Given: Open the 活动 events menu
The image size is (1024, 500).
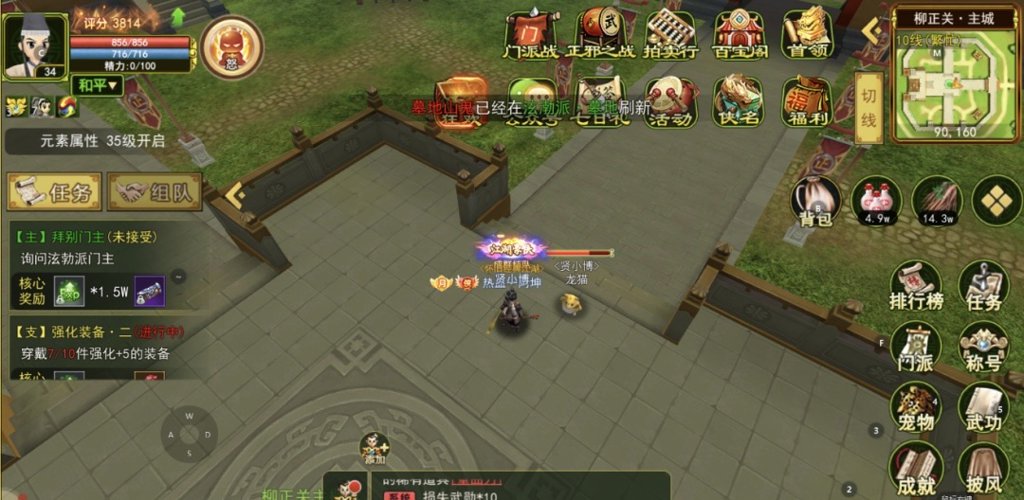Looking at the screenshot, I should pos(670,102).
